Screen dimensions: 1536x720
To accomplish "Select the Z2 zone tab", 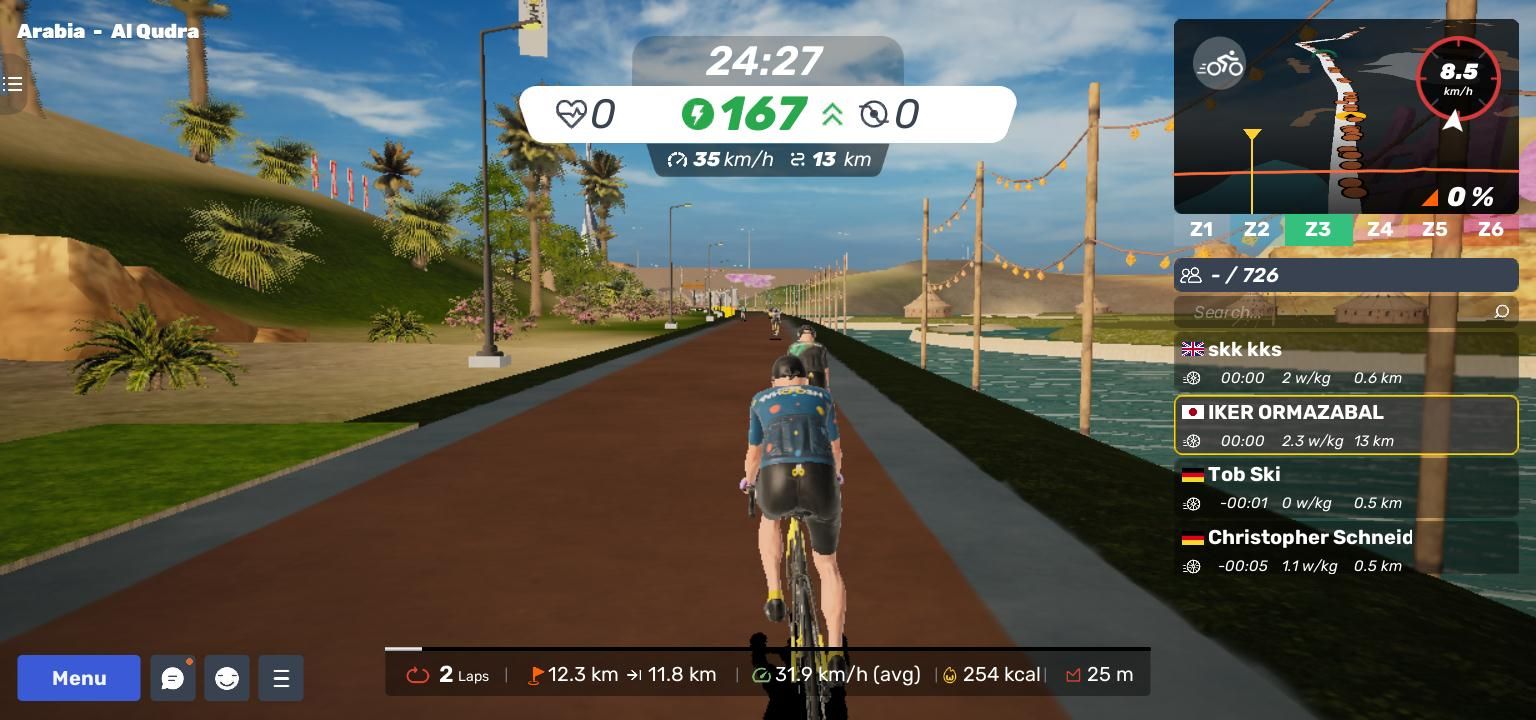I will 1256,230.
